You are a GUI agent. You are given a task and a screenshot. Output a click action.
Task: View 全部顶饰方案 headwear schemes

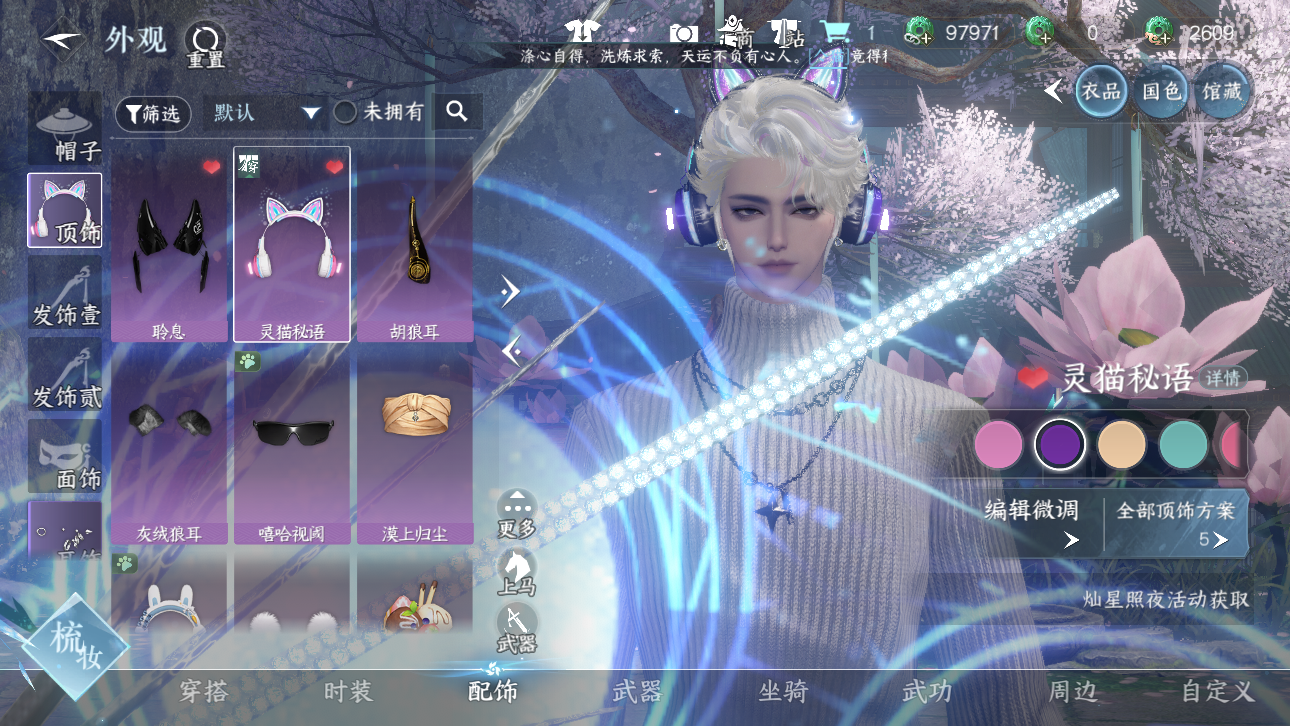point(1176,522)
